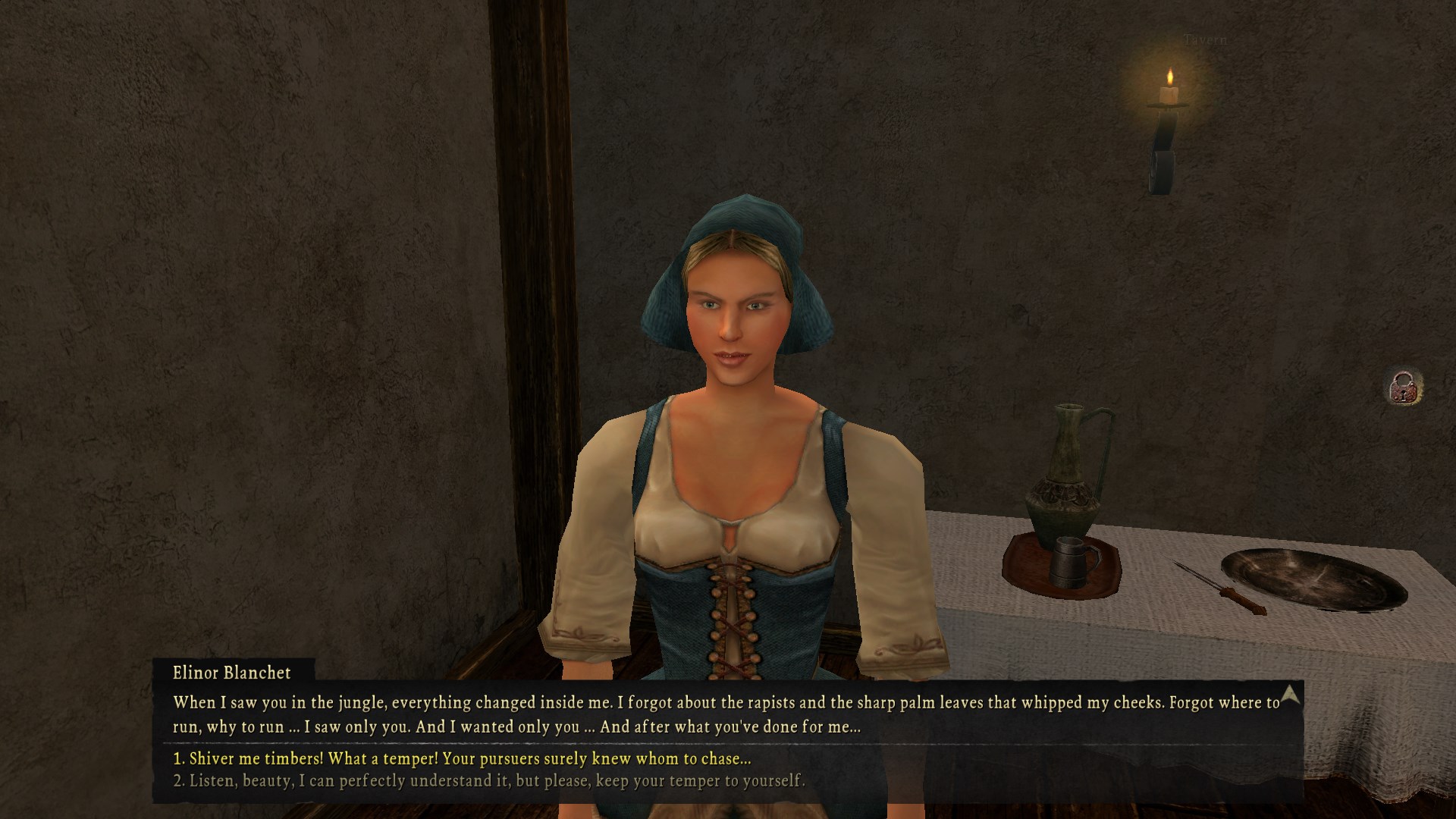Image resolution: width=1456 pixels, height=819 pixels.
Task: Click the dialogue scroll-up arrow
Action: (x=1290, y=694)
